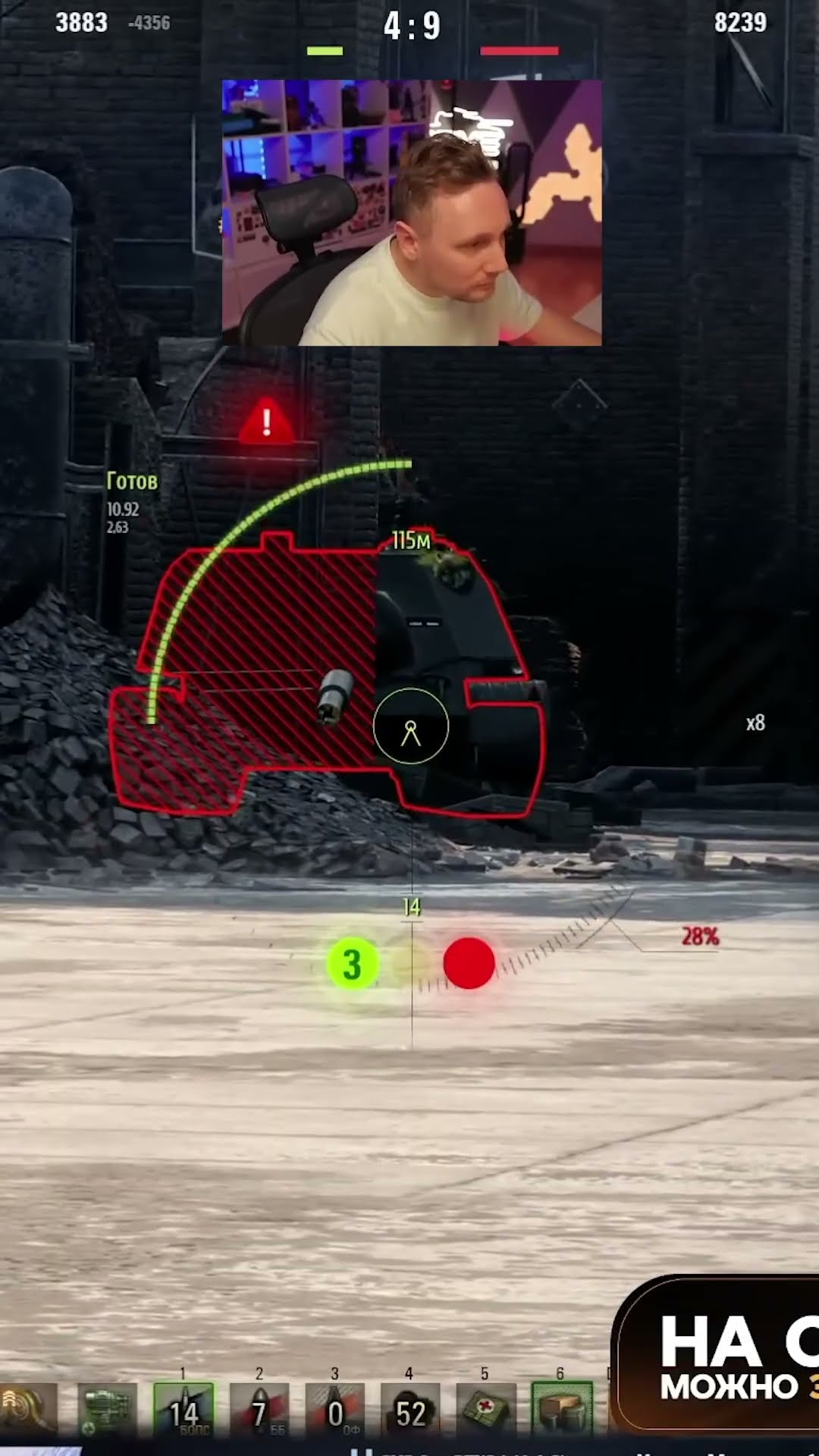
Task: Activate the crate consumable in slot 6
Action: click(x=562, y=1409)
